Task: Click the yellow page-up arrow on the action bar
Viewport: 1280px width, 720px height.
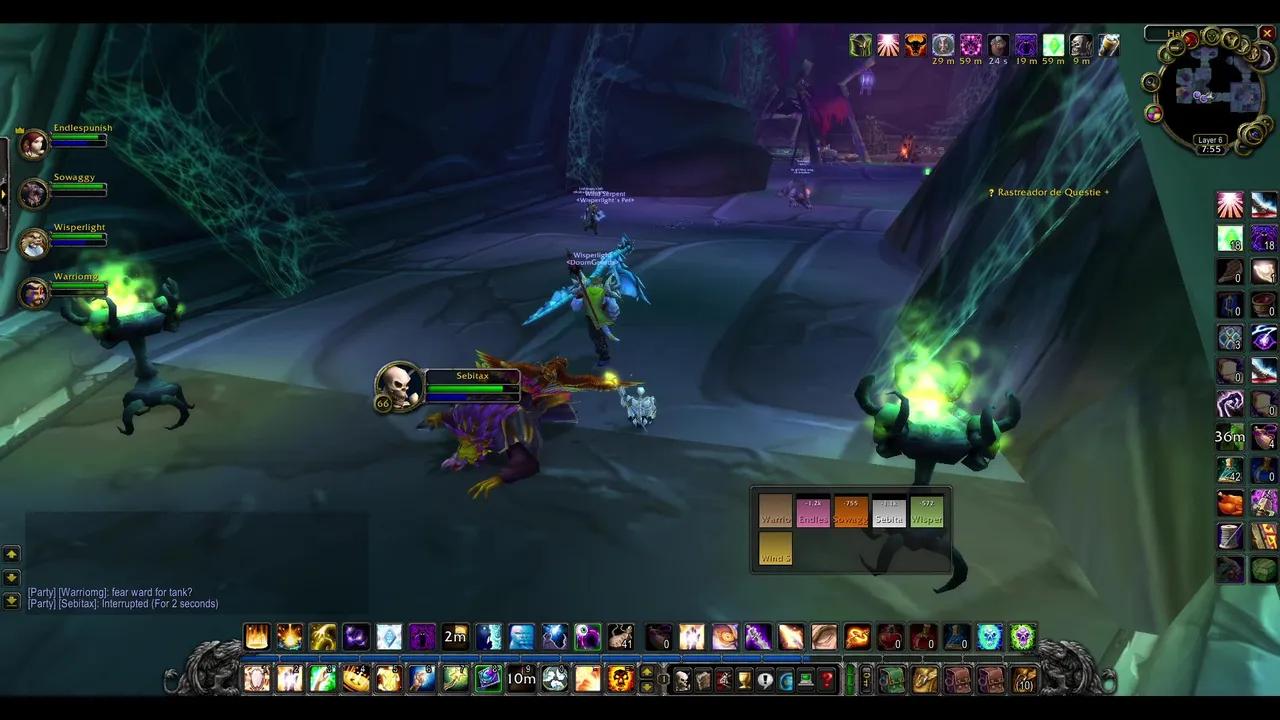Action: pos(647,674)
